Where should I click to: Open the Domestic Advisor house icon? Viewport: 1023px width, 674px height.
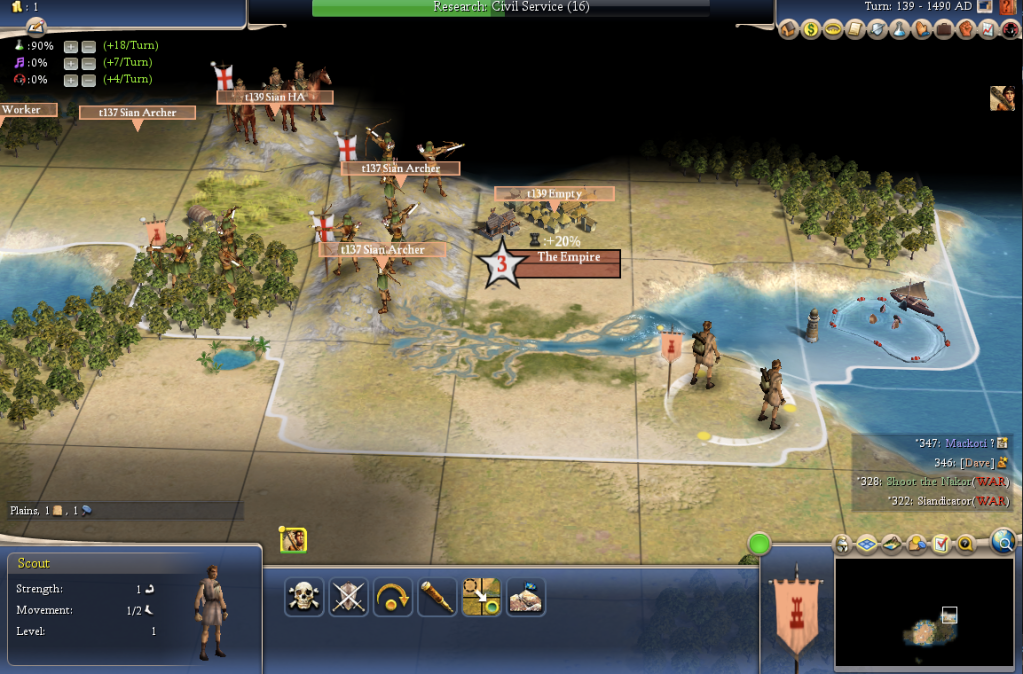point(790,30)
